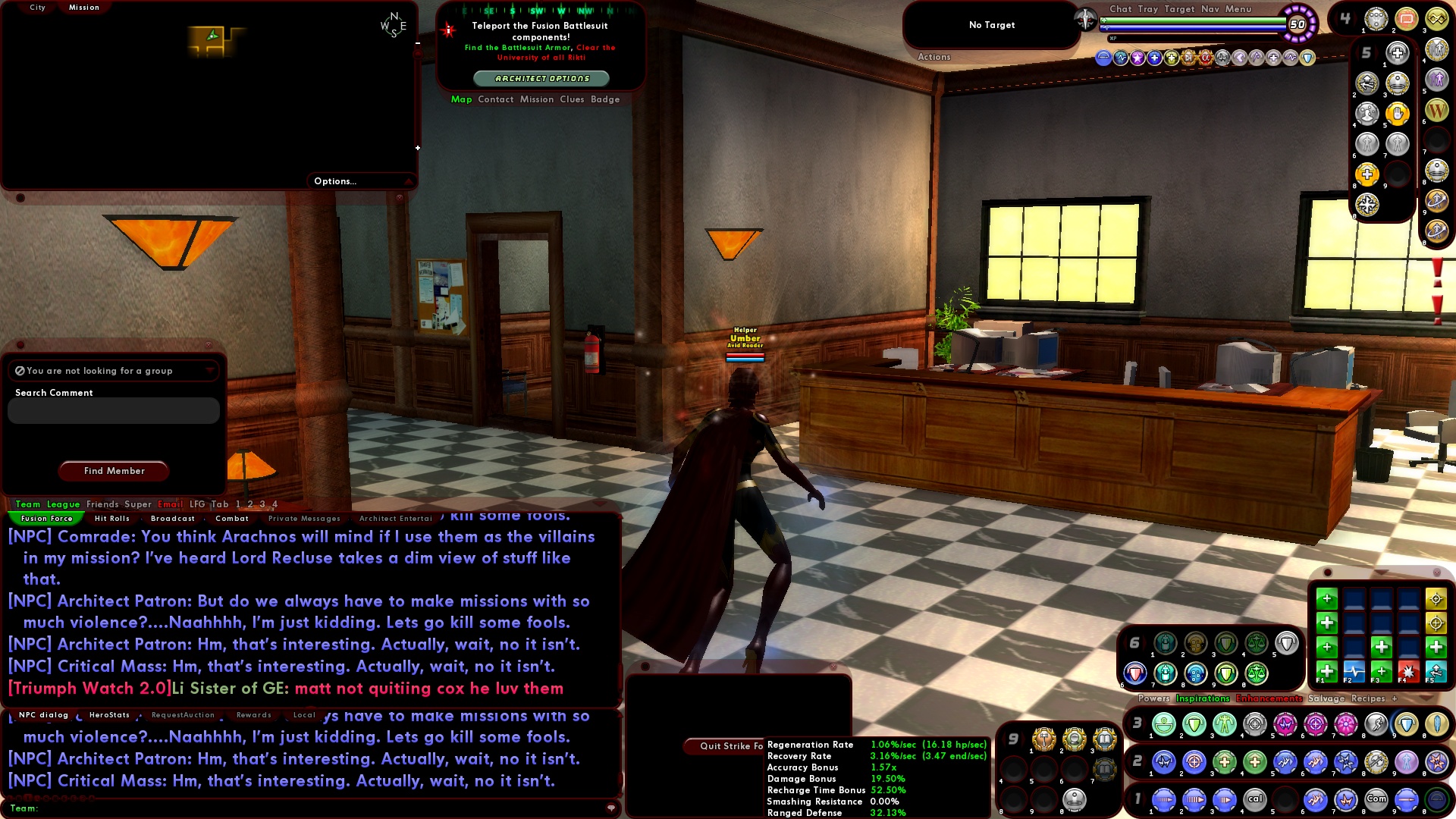Click the Architect Options button
Screen dimensions: 1456x819
[x=543, y=77]
